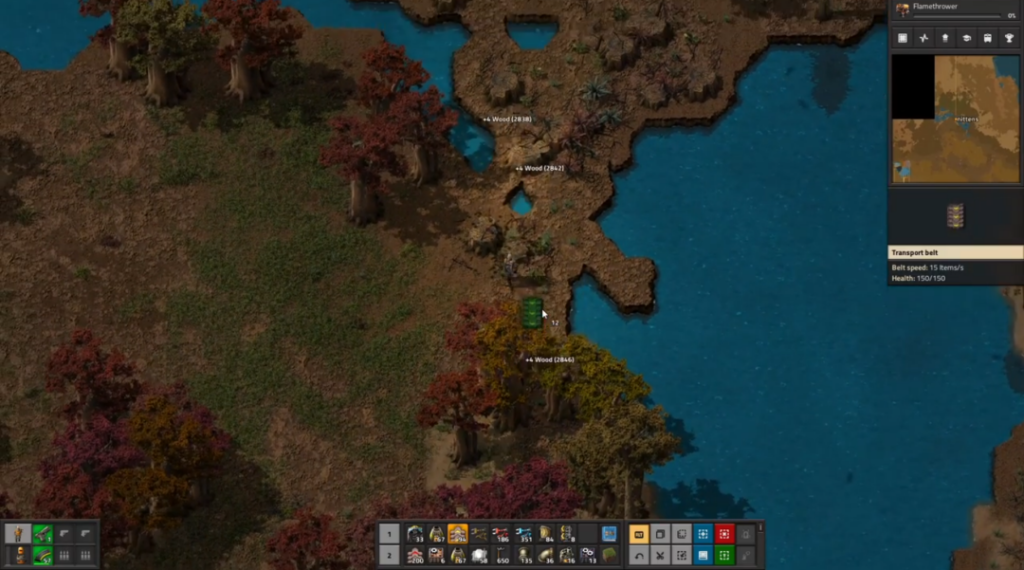Switch quickbar using the "1" row button
The width and height of the screenshot is (1024, 570).
pos(388,534)
